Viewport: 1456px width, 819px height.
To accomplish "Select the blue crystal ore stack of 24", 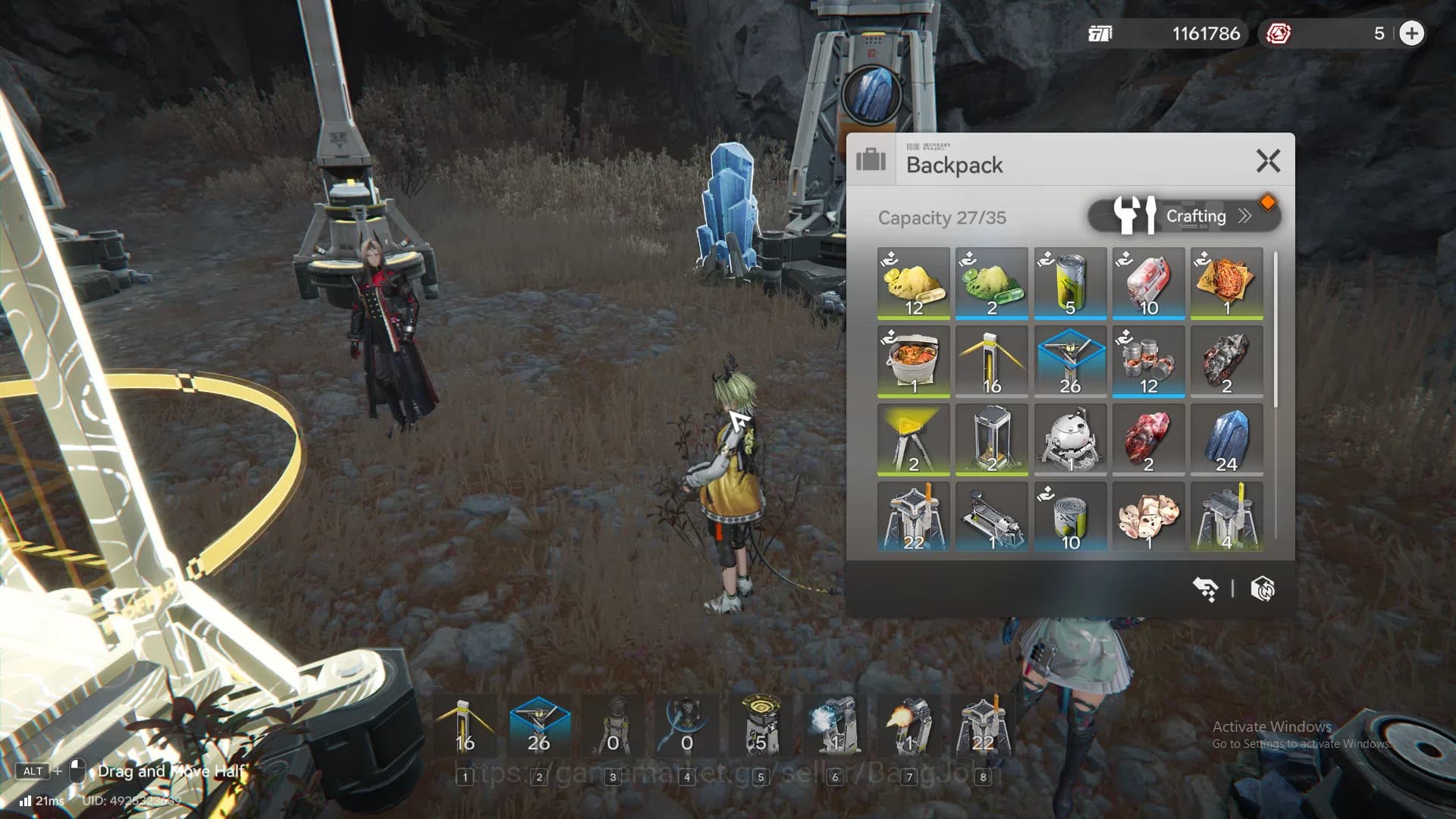I will [1226, 439].
